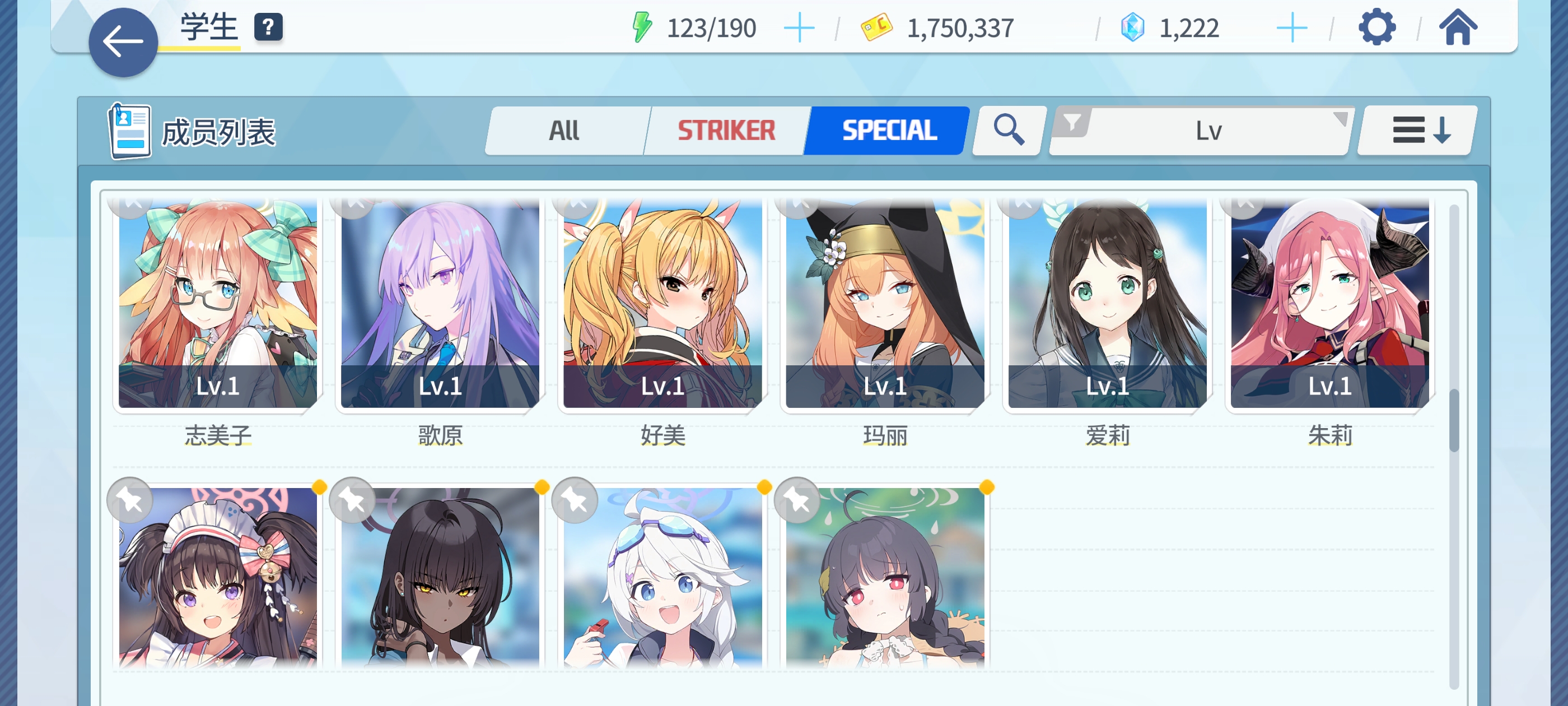Click the blue pyroxene gem icon
Screen dimensions: 1568x706
coord(1132,26)
